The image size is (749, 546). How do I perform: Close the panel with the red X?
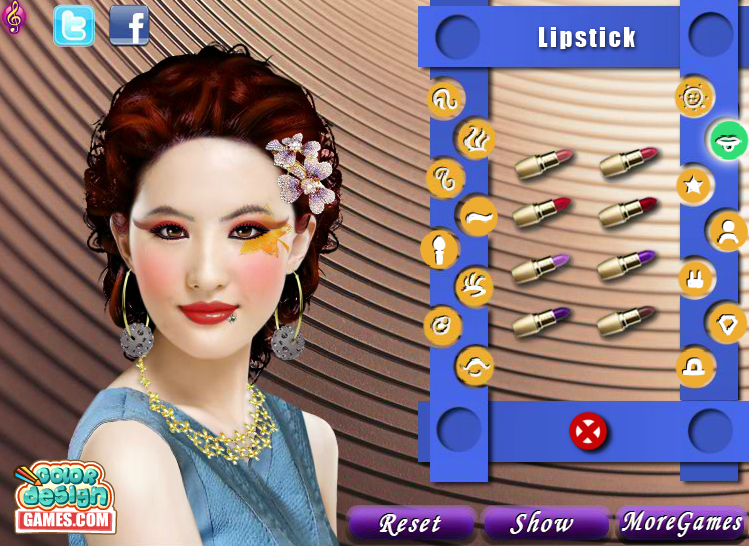click(588, 432)
